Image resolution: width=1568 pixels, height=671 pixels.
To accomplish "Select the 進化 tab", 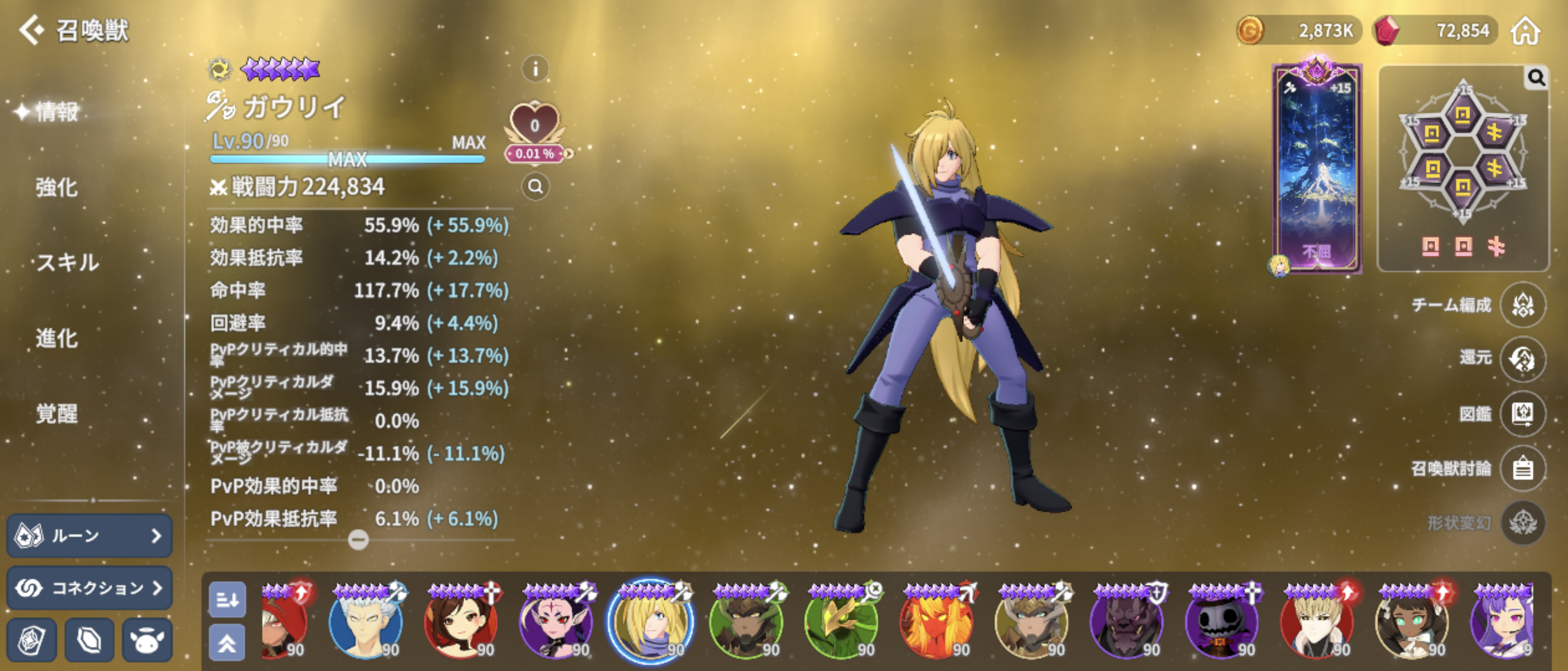I will pyautogui.click(x=57, y=338).
